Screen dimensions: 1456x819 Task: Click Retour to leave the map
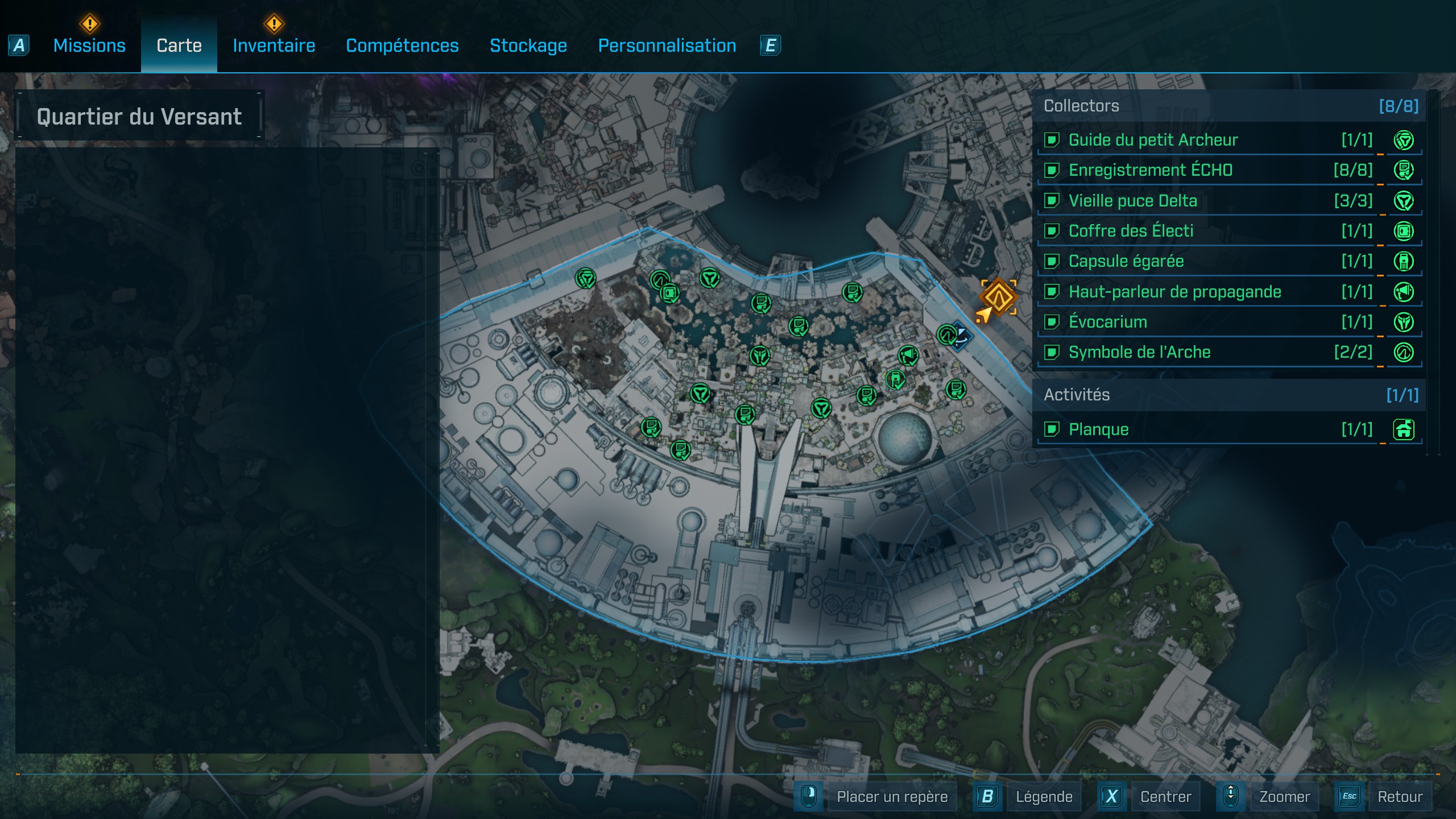pyautogui.click(x=1400, y=797)
